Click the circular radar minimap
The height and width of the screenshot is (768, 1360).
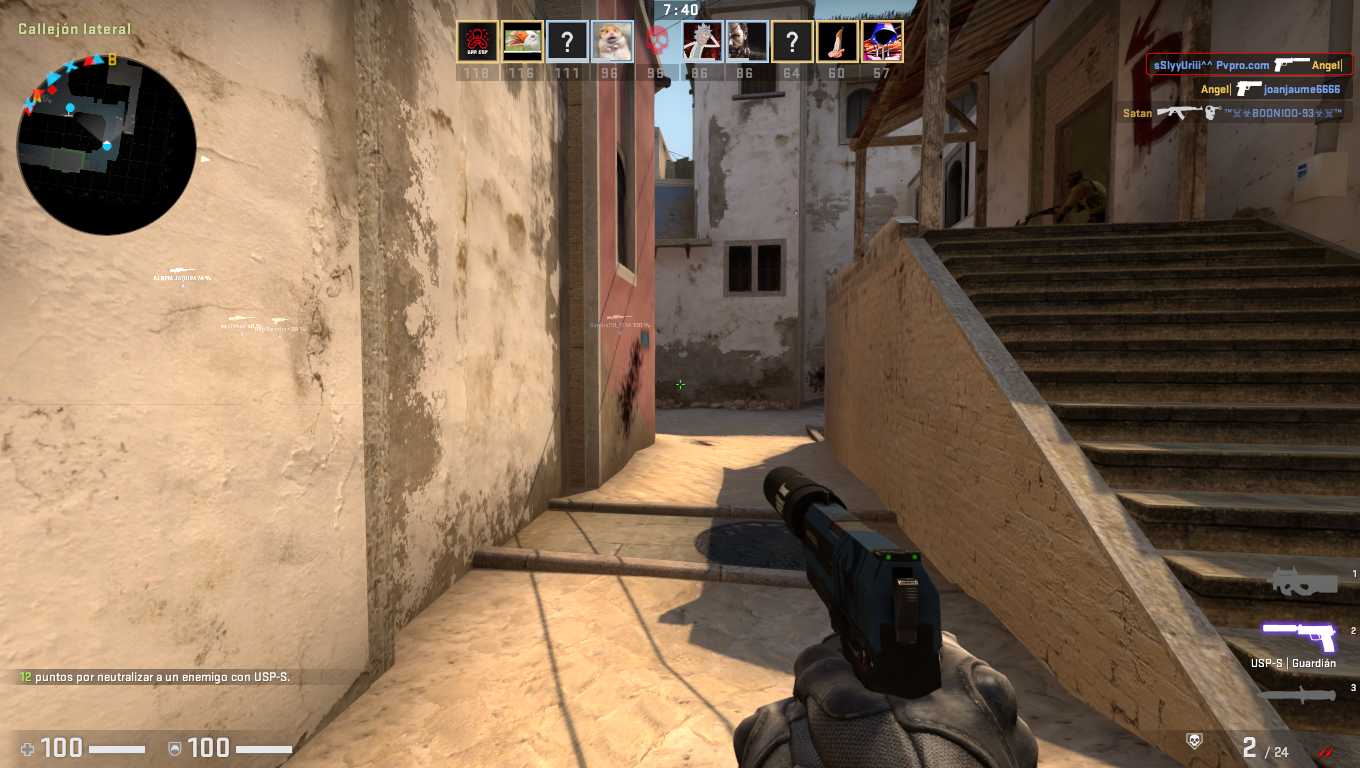click(106, 146)
